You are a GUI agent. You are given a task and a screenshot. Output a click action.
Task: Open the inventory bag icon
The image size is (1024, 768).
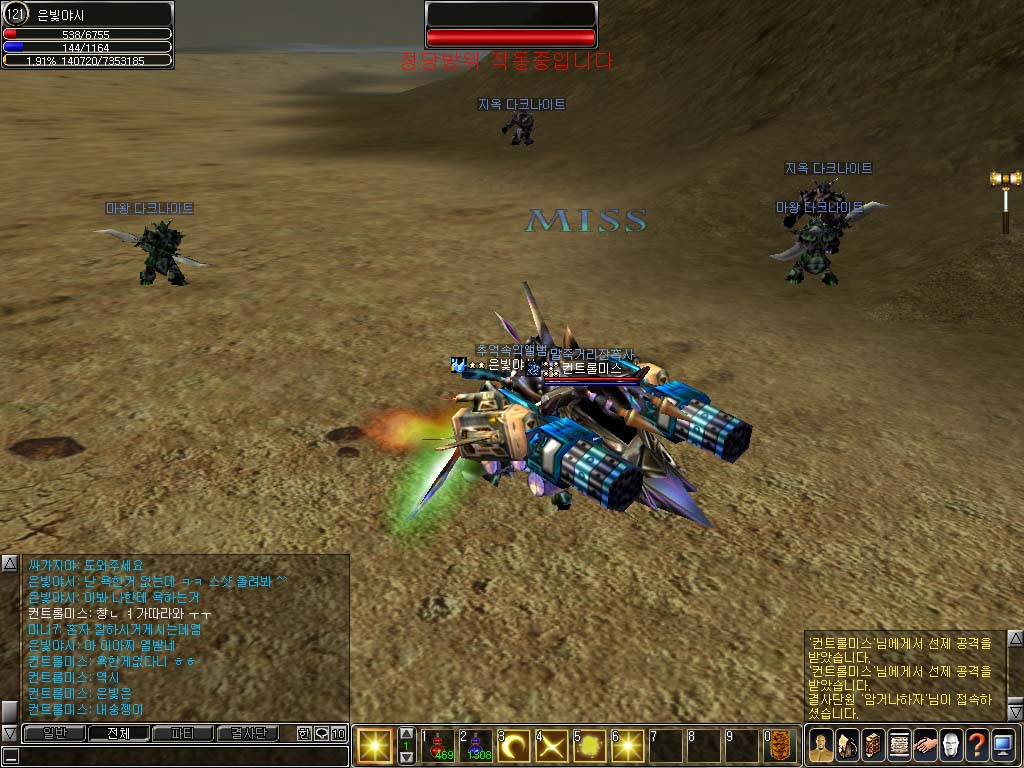click(x=846, y=746)
